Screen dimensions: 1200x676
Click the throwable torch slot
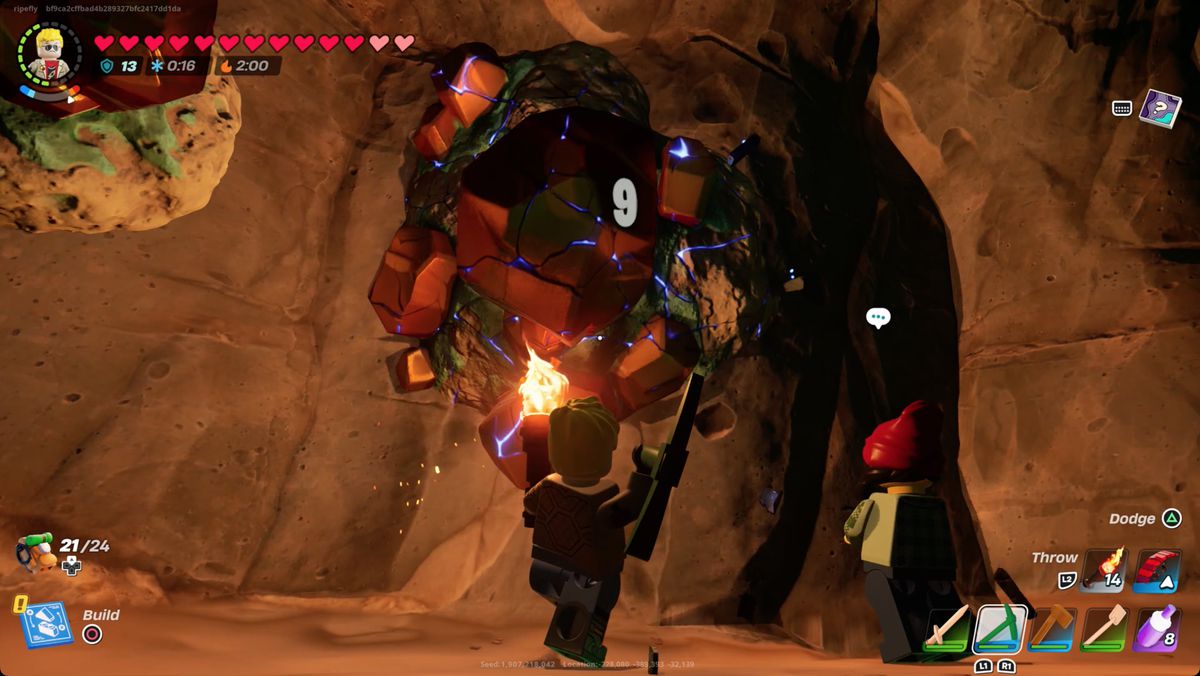(1104, 570)
